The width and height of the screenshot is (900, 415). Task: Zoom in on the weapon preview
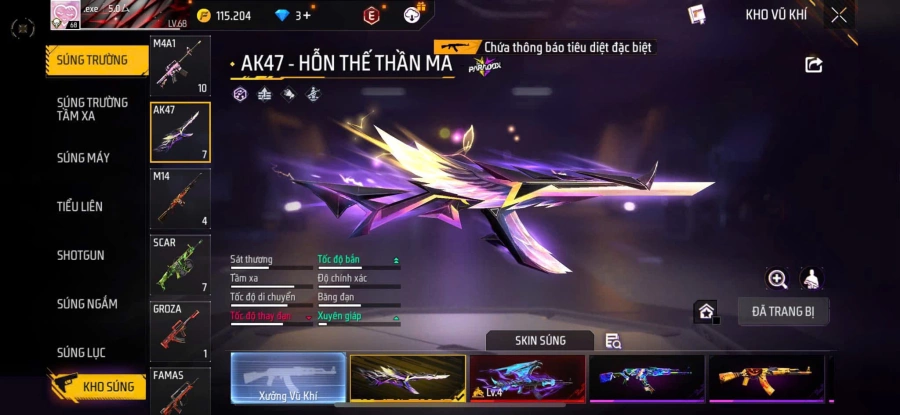777,279
